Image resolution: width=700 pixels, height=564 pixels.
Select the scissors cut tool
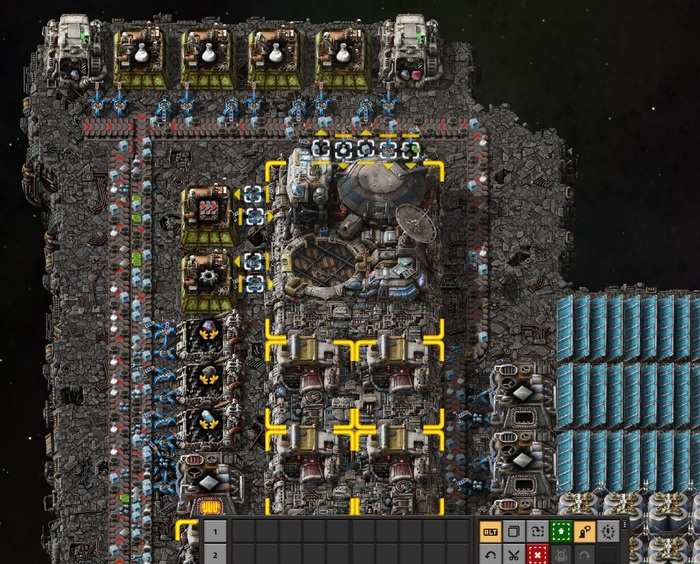[513, 554]
